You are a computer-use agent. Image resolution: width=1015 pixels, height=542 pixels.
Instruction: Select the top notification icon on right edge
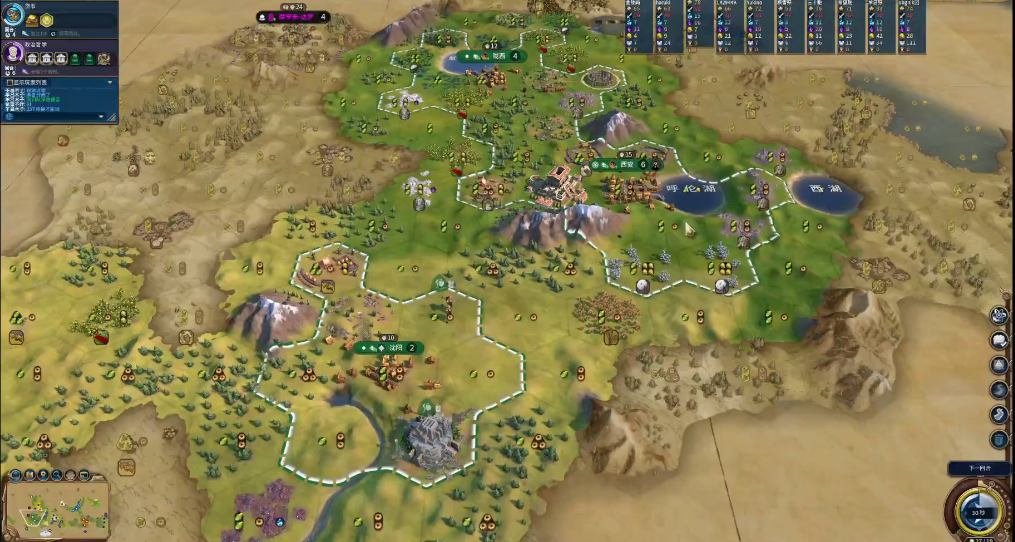click(998, 315)
